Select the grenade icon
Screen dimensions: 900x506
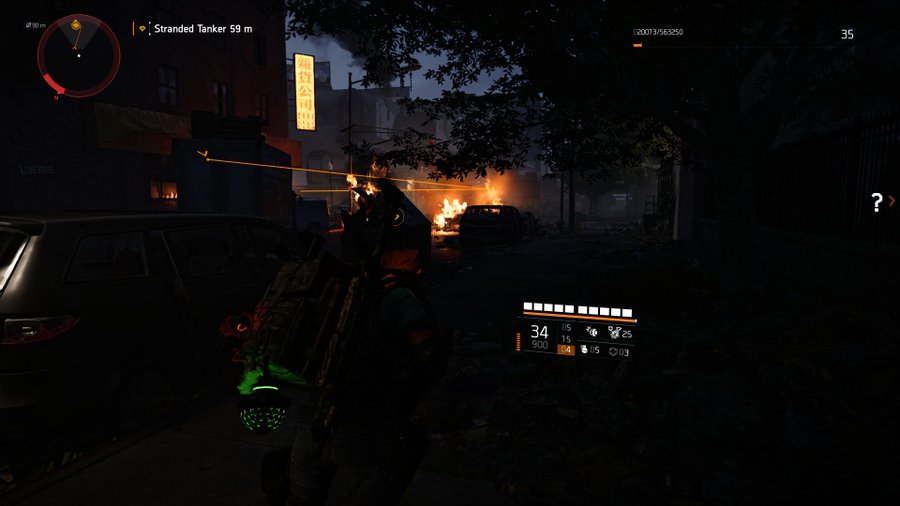pos(585,350)
